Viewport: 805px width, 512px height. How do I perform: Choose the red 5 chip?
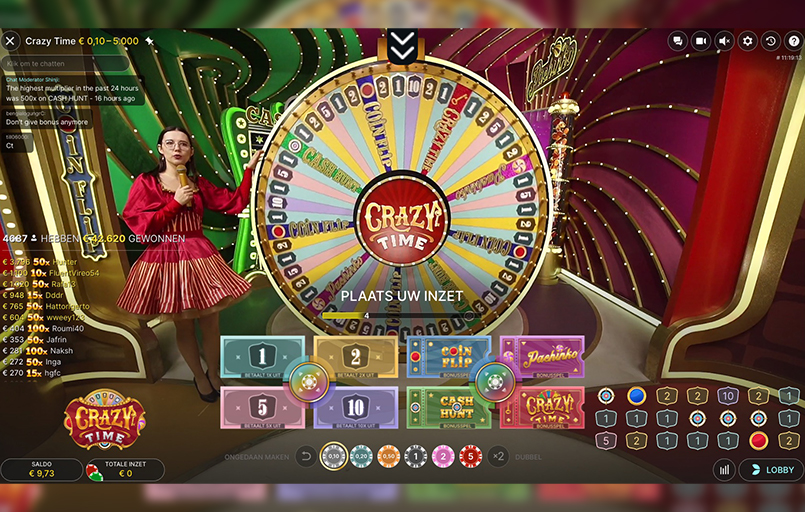pos(470,456)
